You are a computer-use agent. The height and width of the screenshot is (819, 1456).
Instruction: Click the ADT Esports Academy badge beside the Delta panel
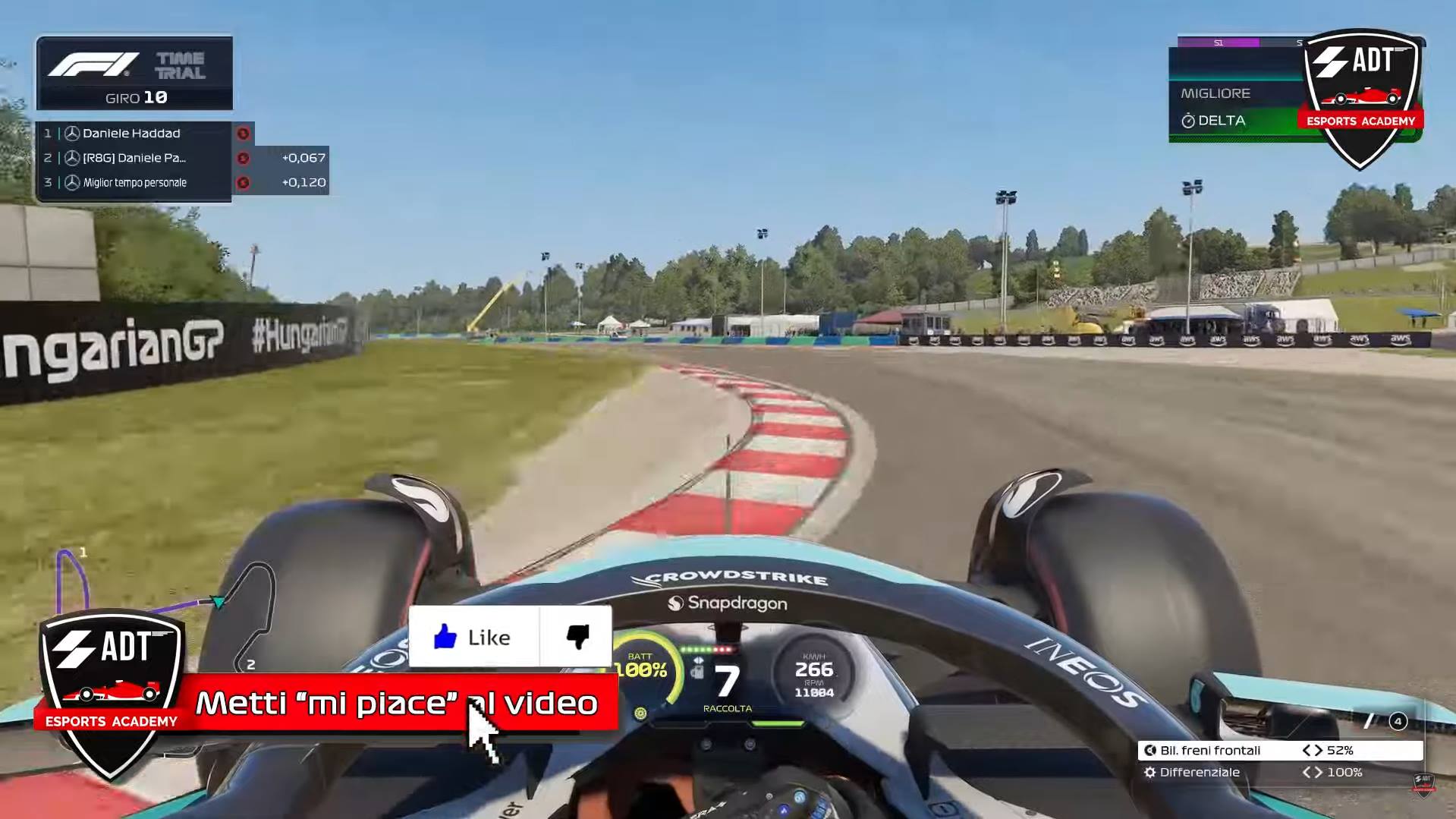click(x=1361, y=95)
